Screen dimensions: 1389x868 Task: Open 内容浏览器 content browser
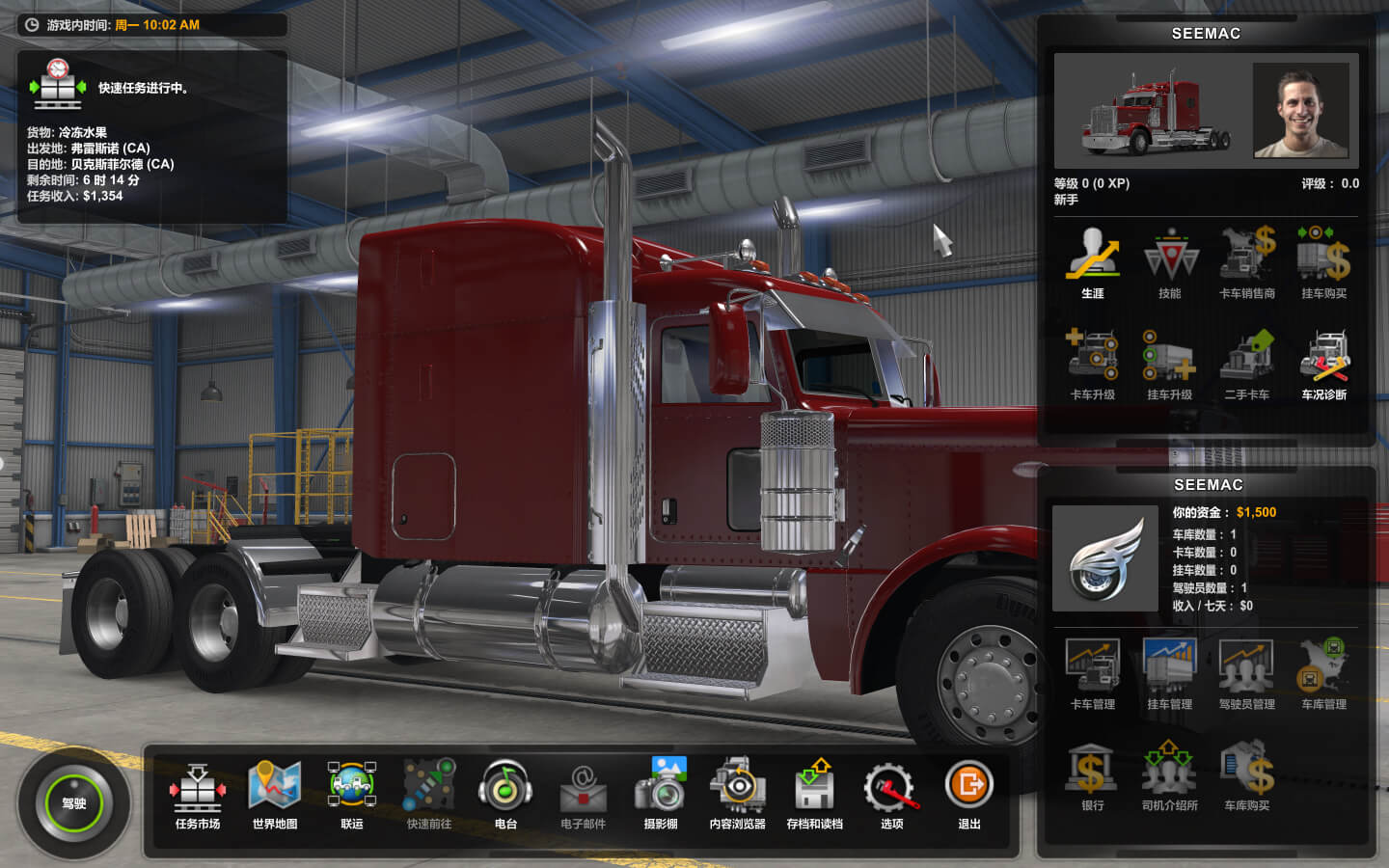tap(738, 793)
